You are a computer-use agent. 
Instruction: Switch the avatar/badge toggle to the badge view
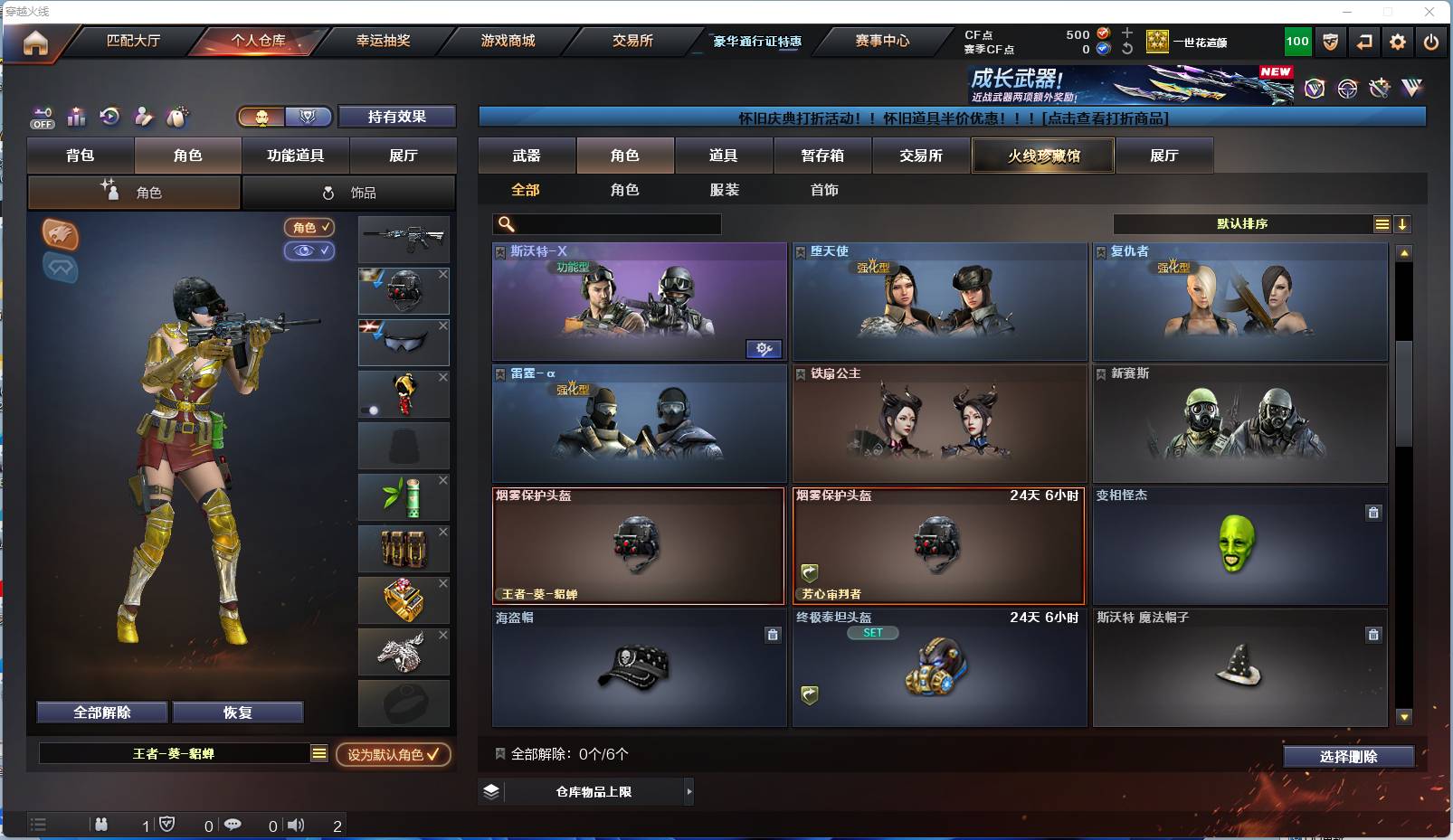pyautogui.click(x=308, y=117)
